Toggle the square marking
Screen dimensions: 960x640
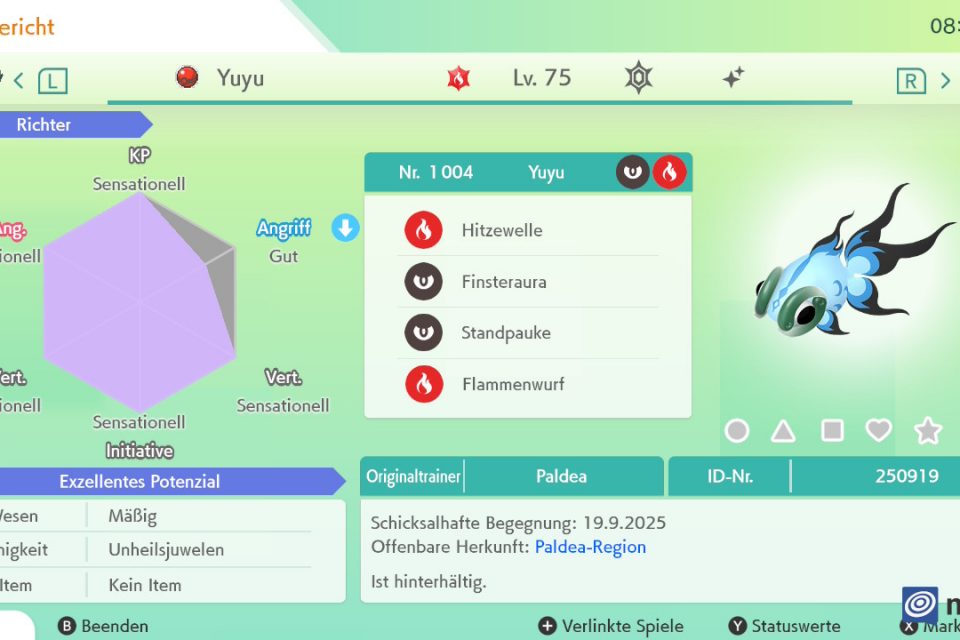click(832, 431)
